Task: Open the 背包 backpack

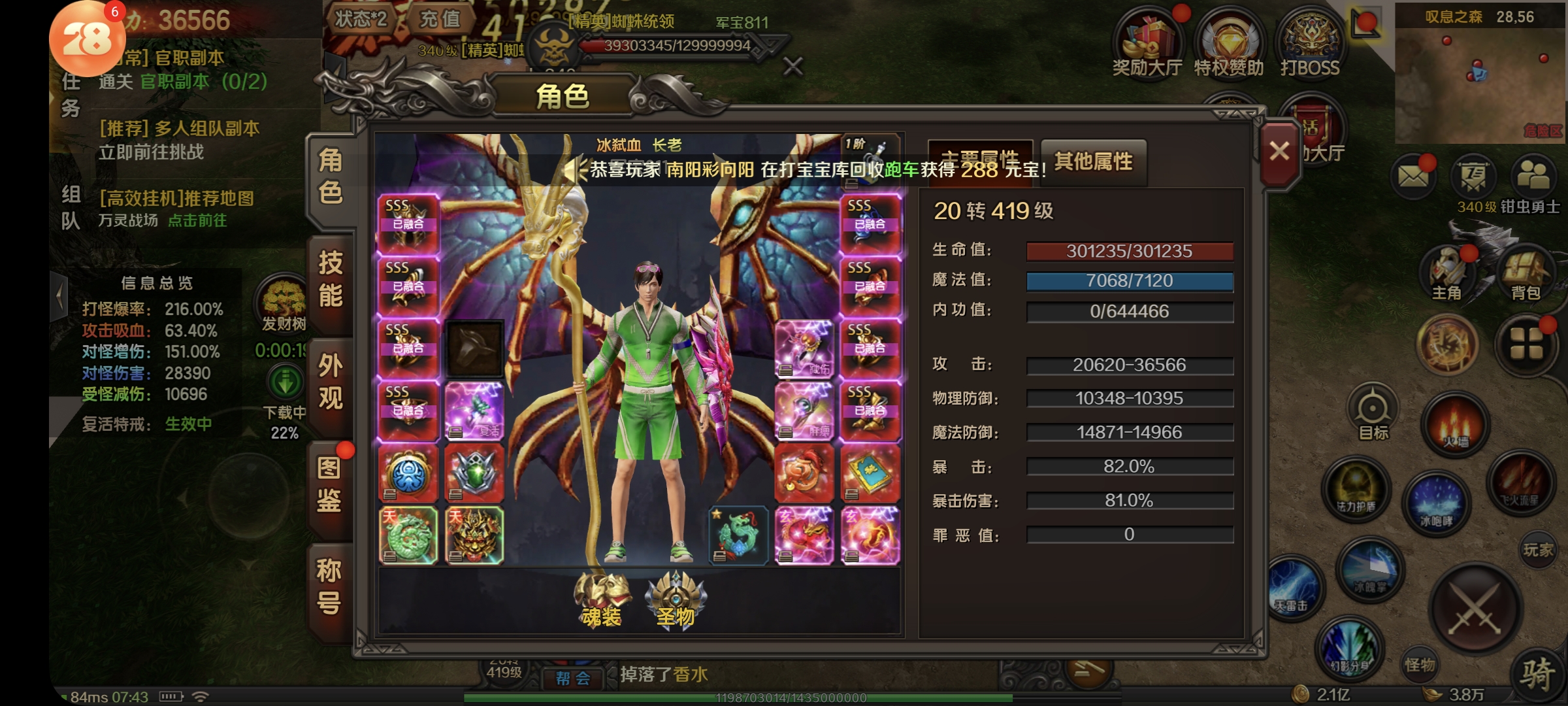Action: [1526, 275]
